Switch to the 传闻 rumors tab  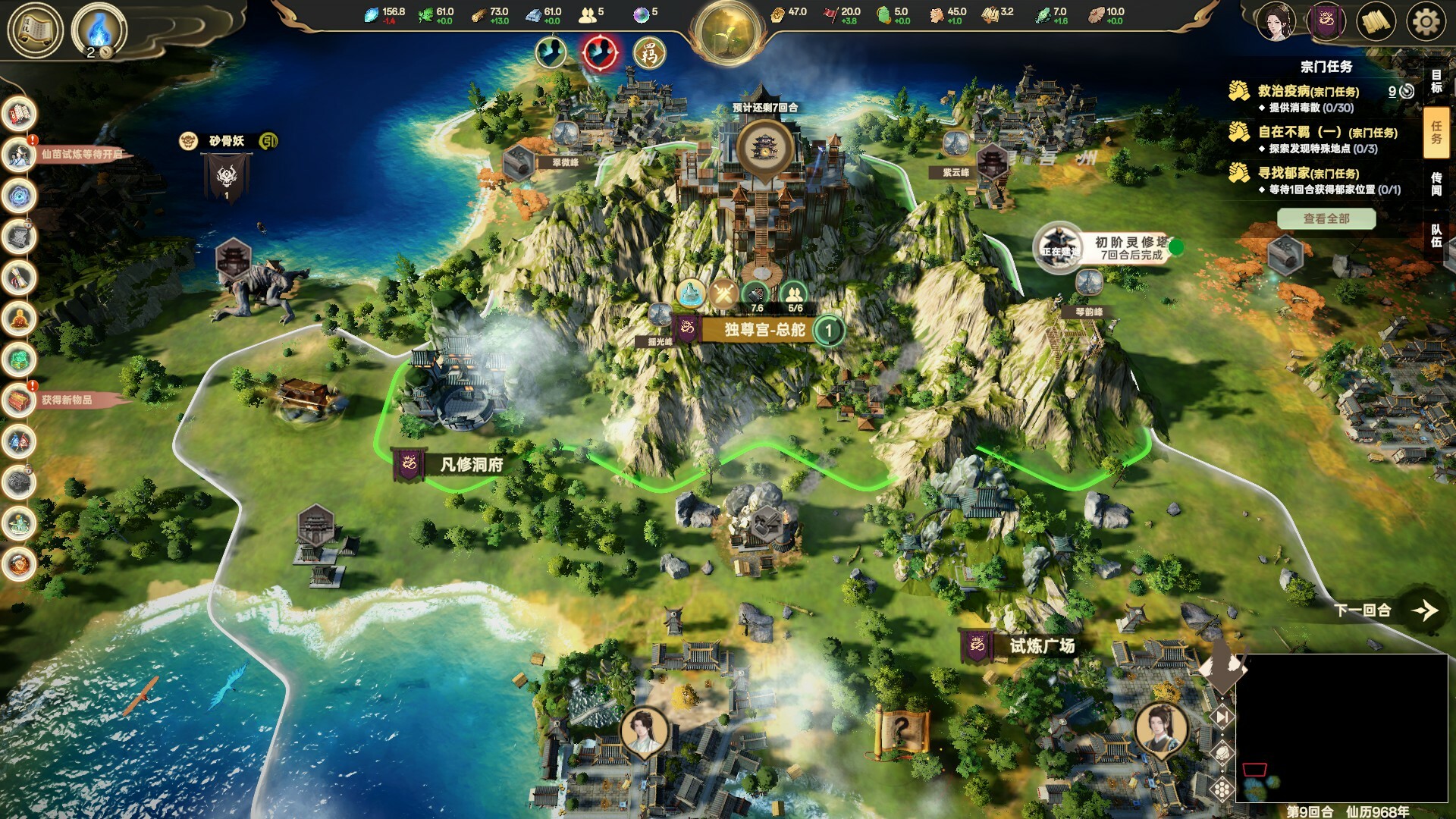(1436, 184)
